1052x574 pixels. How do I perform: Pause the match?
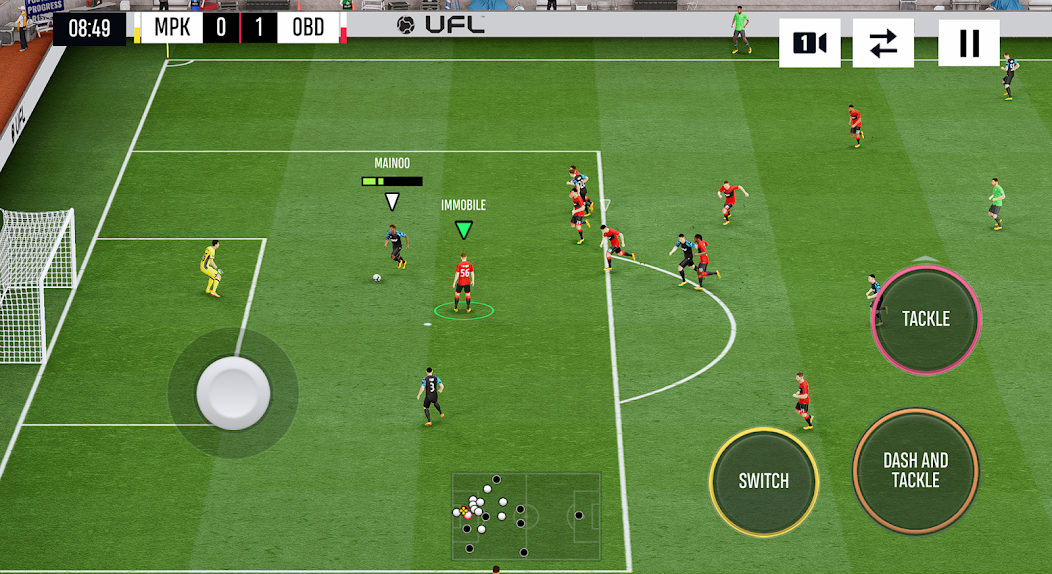968,43
